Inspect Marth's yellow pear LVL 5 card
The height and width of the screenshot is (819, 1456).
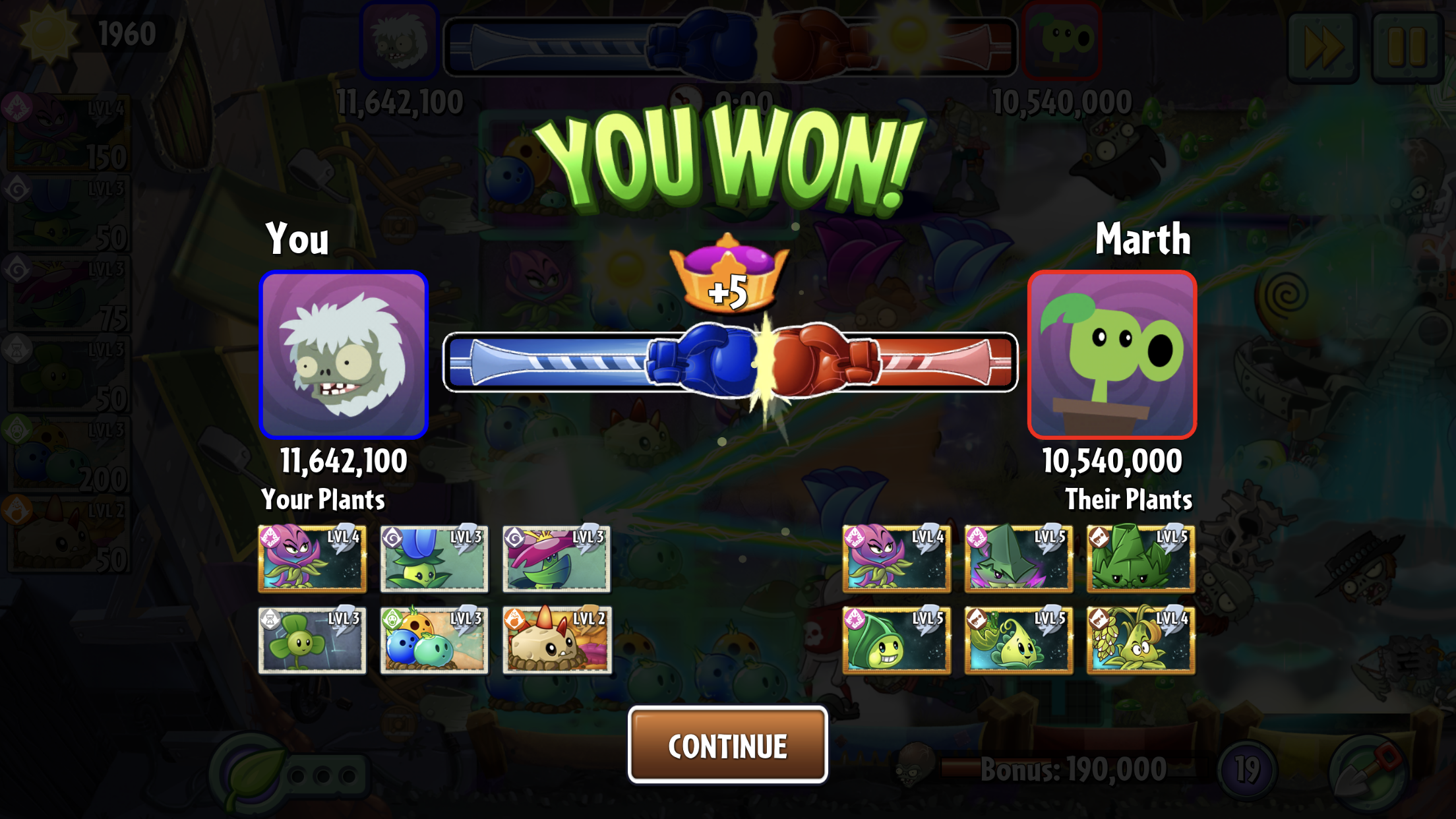(x=1018, y=640)
